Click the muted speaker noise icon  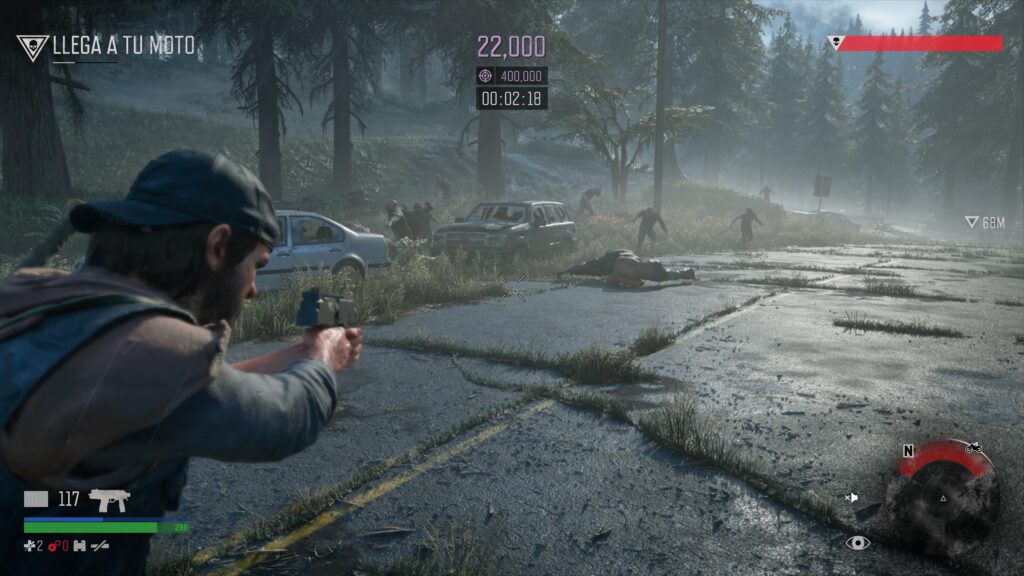(852, 497)
